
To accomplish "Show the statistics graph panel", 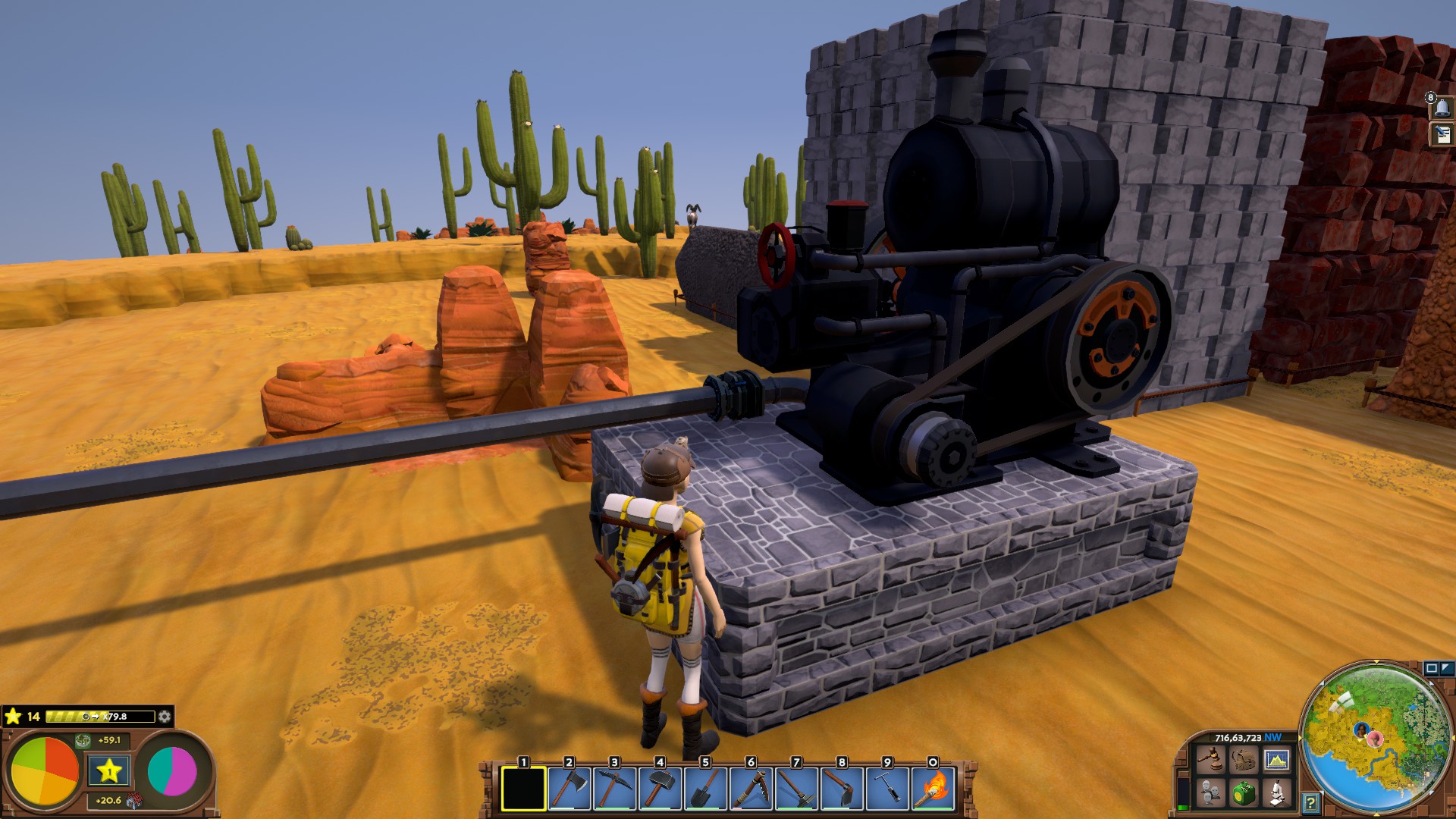I will (x=1277, y=760).
